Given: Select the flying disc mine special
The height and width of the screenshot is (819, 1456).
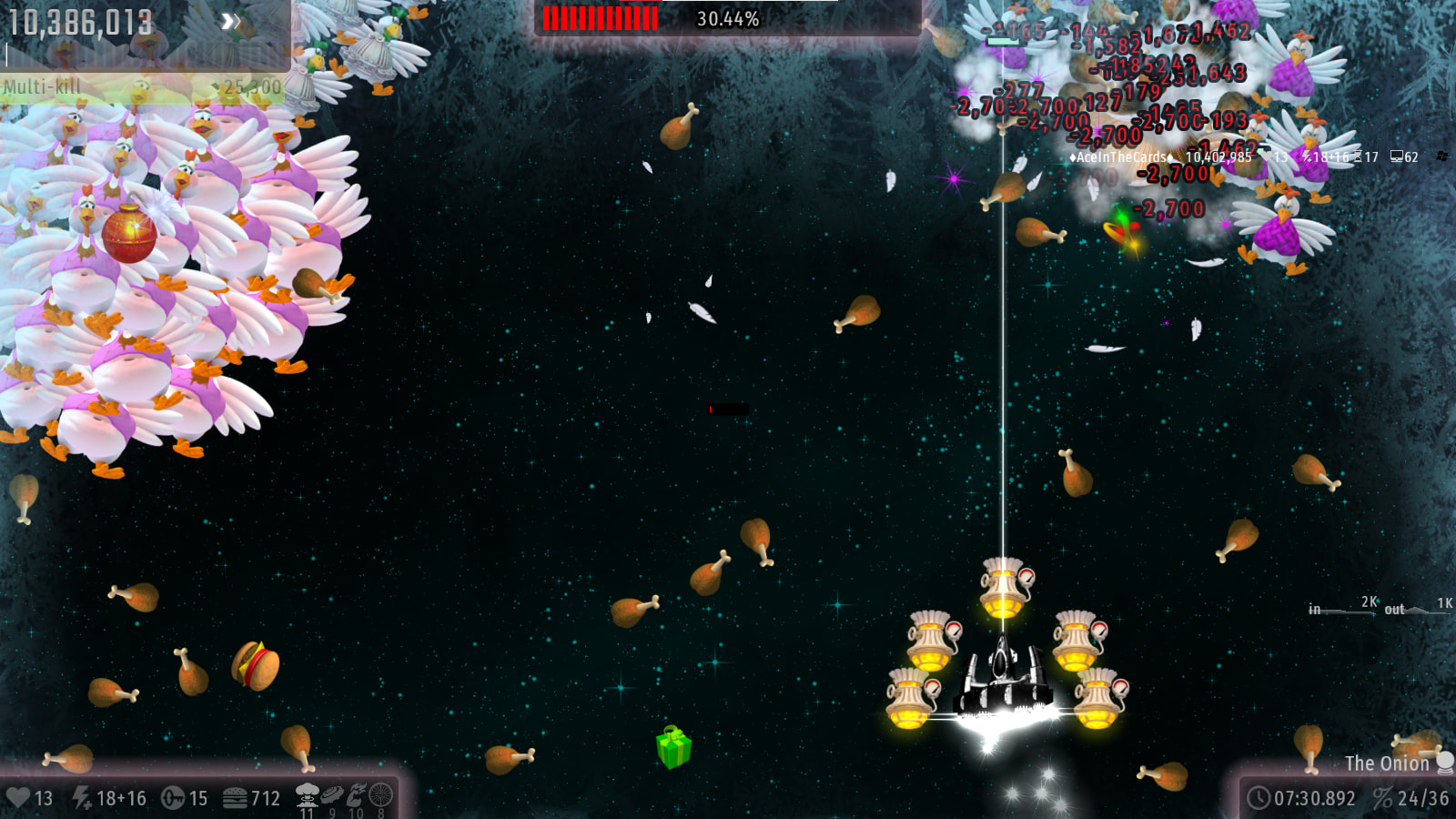Looking at the screenshot, I should point(332,795).
